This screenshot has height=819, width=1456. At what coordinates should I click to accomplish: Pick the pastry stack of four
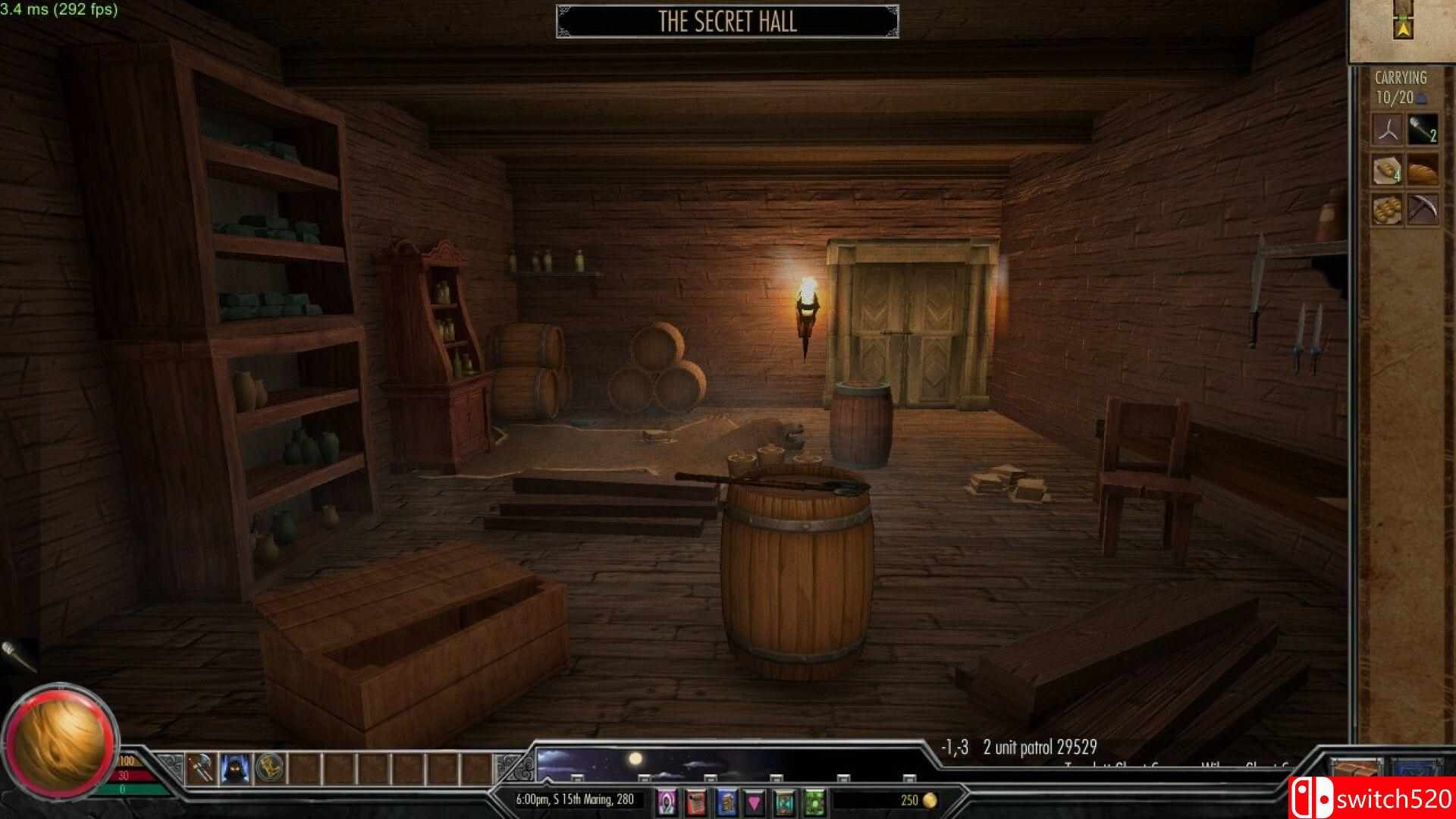[1388, 169]
